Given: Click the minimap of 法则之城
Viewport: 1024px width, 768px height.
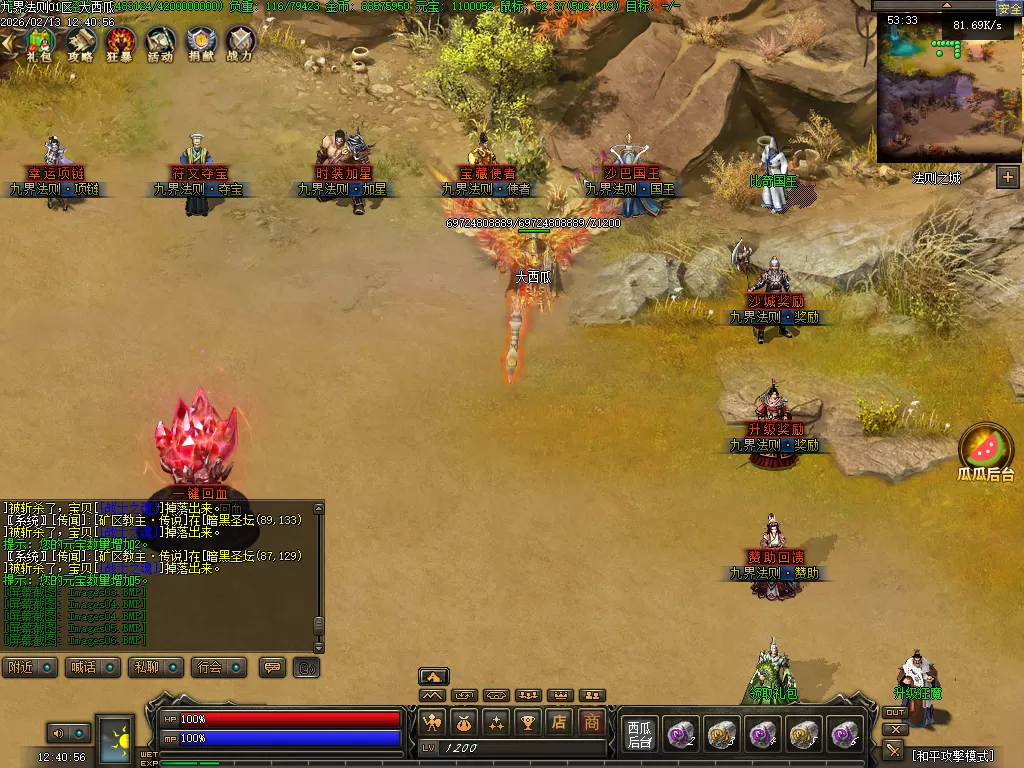Looking at the screenshot, I should [948, 88].
